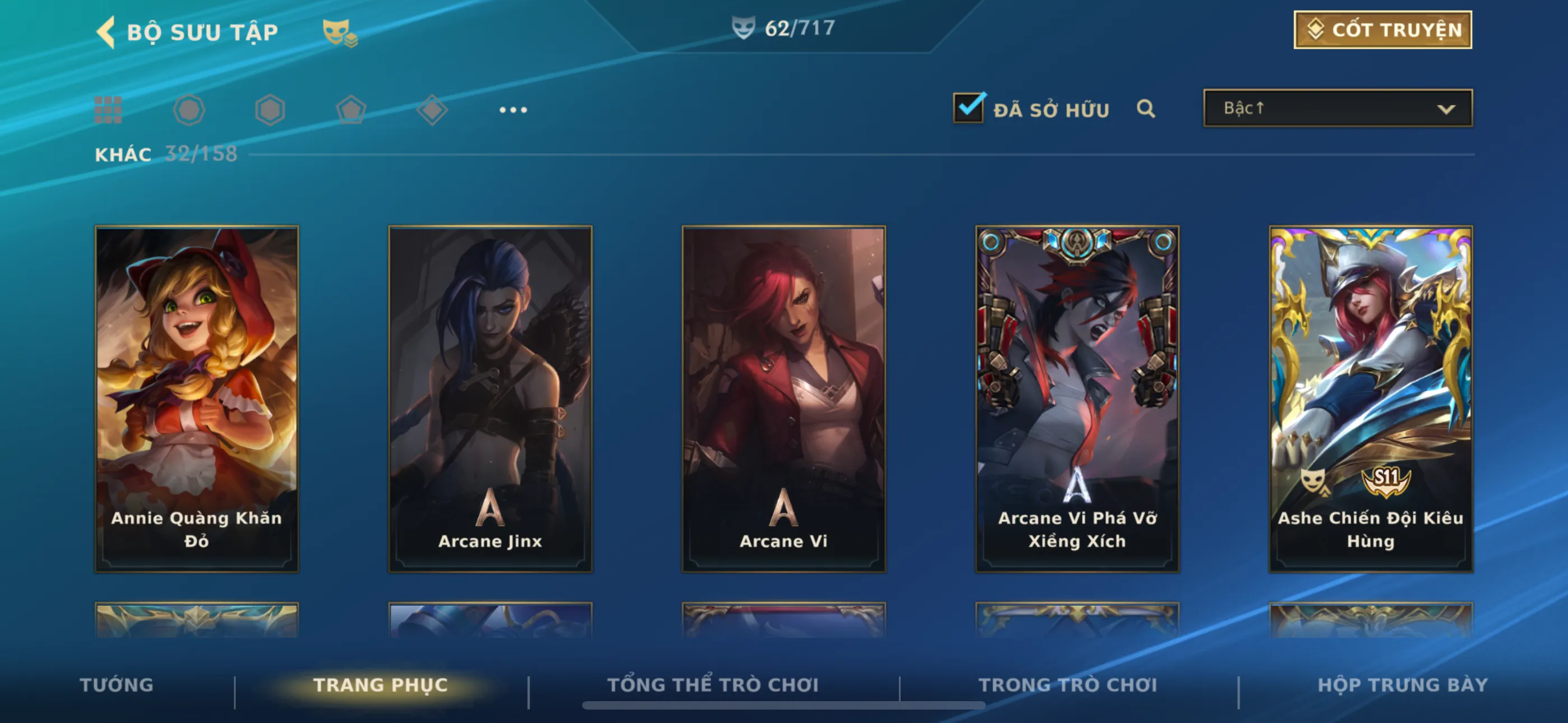Image resolution: width=1568 pixels, height=723 pixels.
Task: Toggle the Đã Sở Hữu checkbox
Action: point(968,108)
